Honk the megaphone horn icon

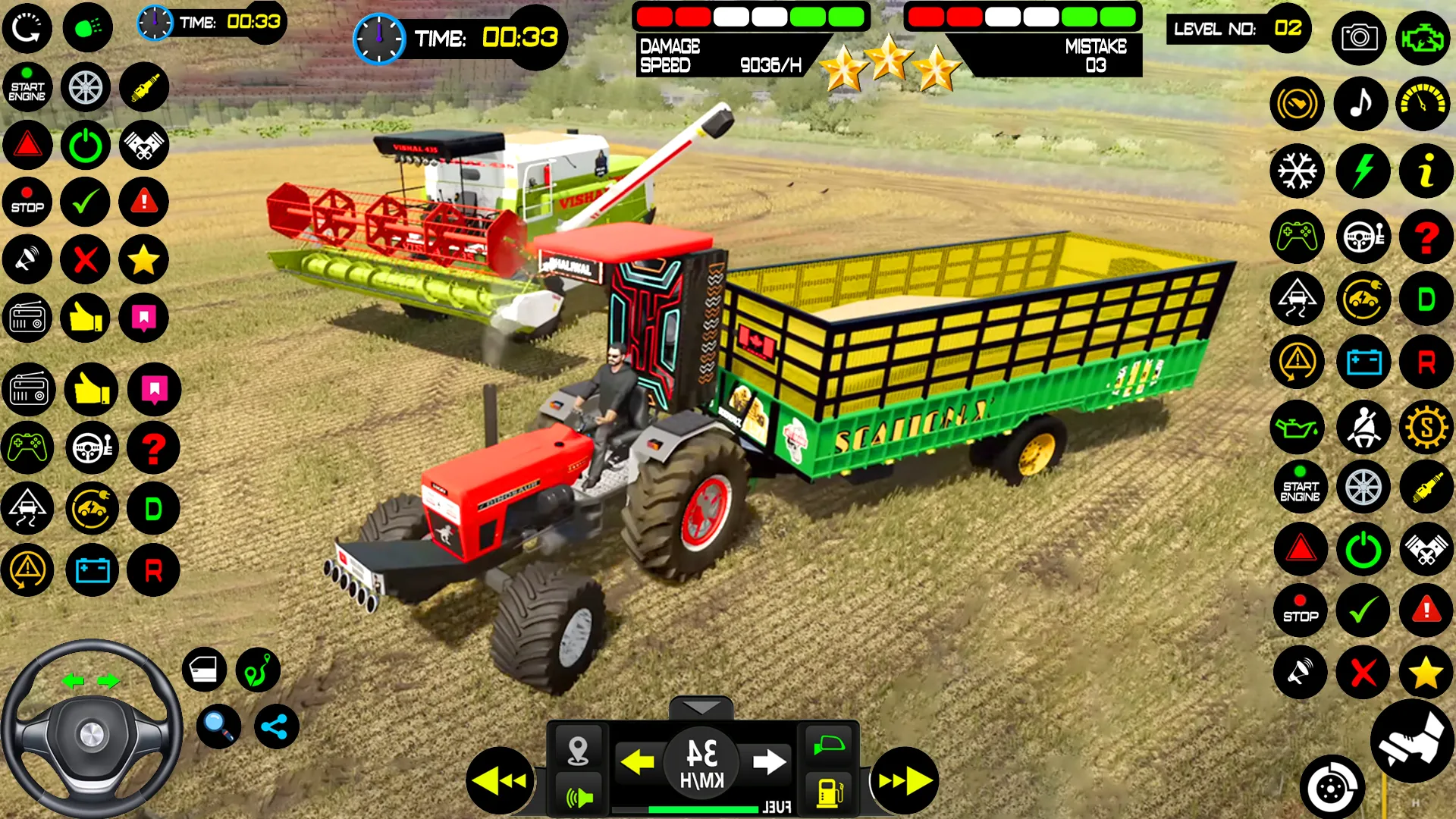tap(1301, 673)
